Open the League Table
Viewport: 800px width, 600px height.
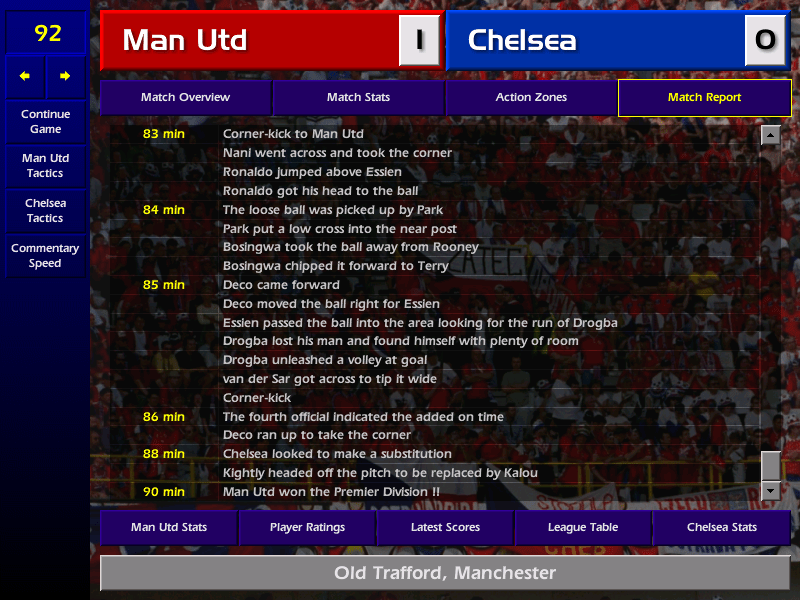pyautogui.click(x=583, y=527)
